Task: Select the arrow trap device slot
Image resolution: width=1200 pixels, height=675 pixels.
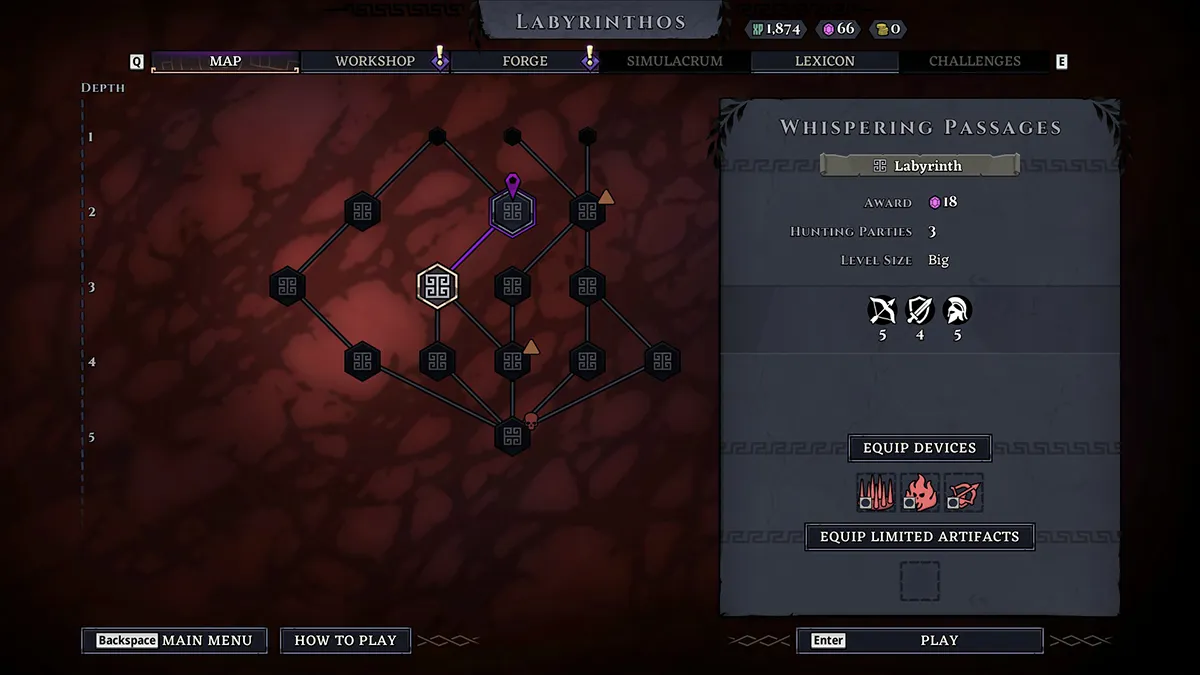Action: 964,493
